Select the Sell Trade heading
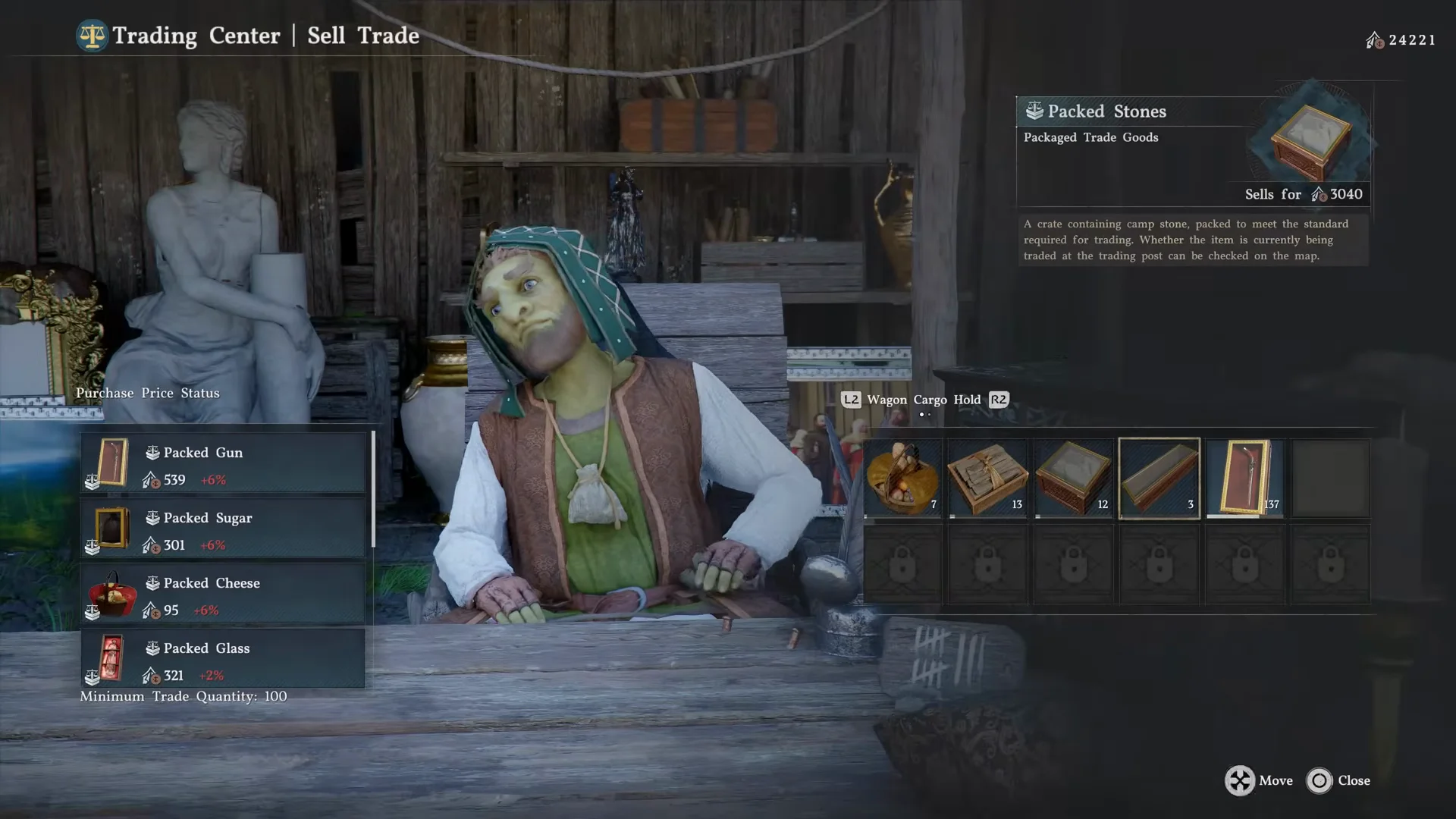Image resolution: width=1456 pixels, height=819 pixels. point(362,35)
